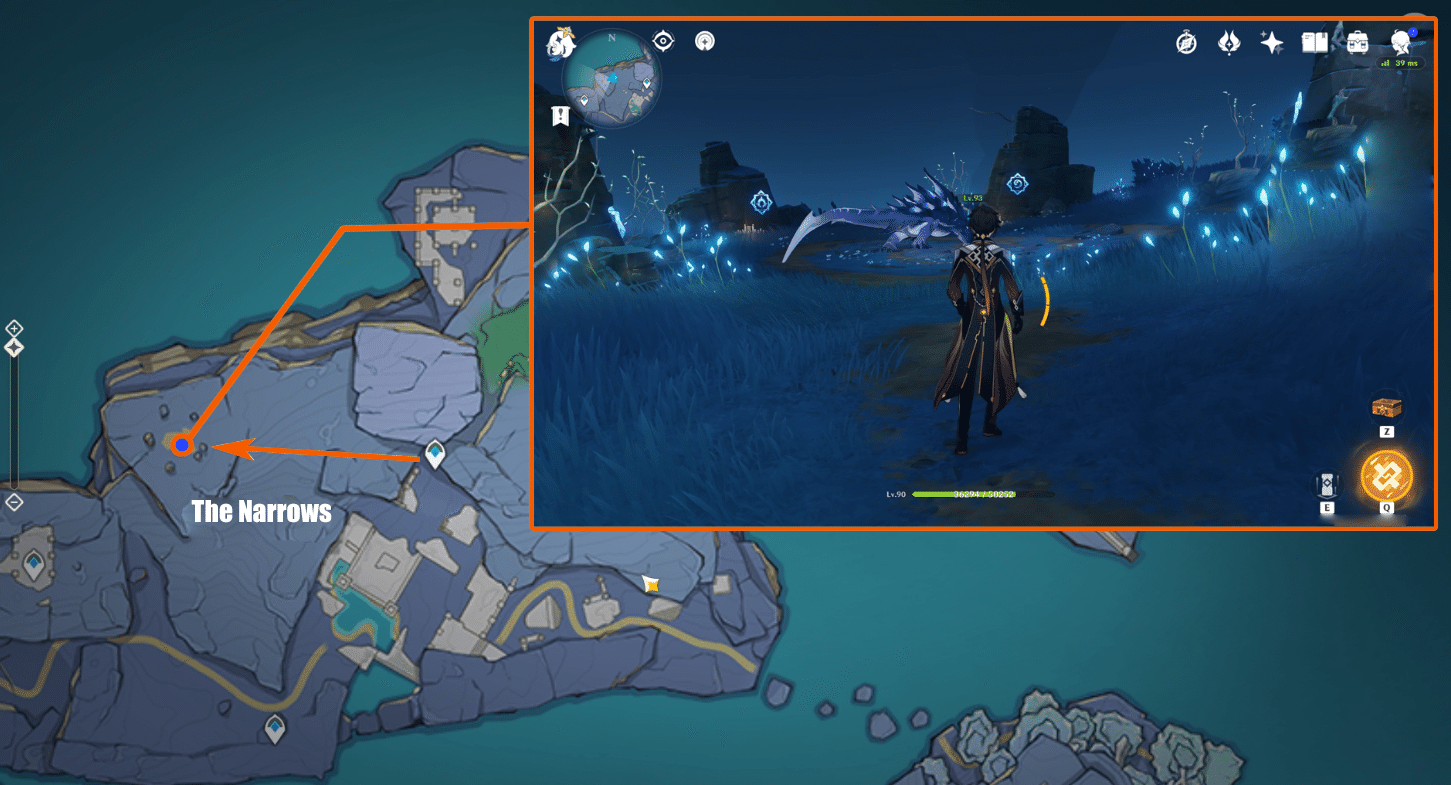
Task: Click the minimap to open the full map
Action: (610, 78)
